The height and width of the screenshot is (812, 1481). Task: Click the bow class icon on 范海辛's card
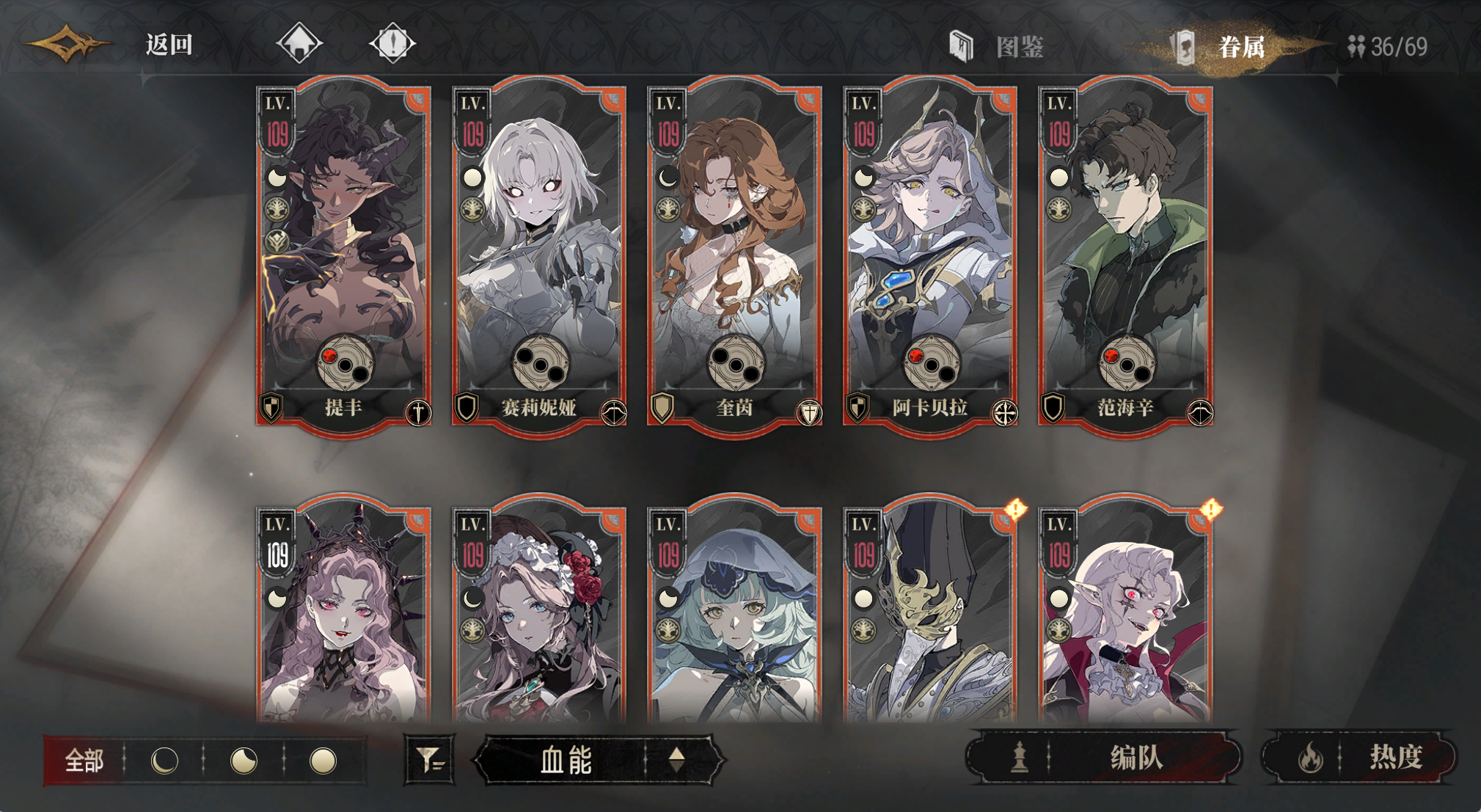(1200, 413)
